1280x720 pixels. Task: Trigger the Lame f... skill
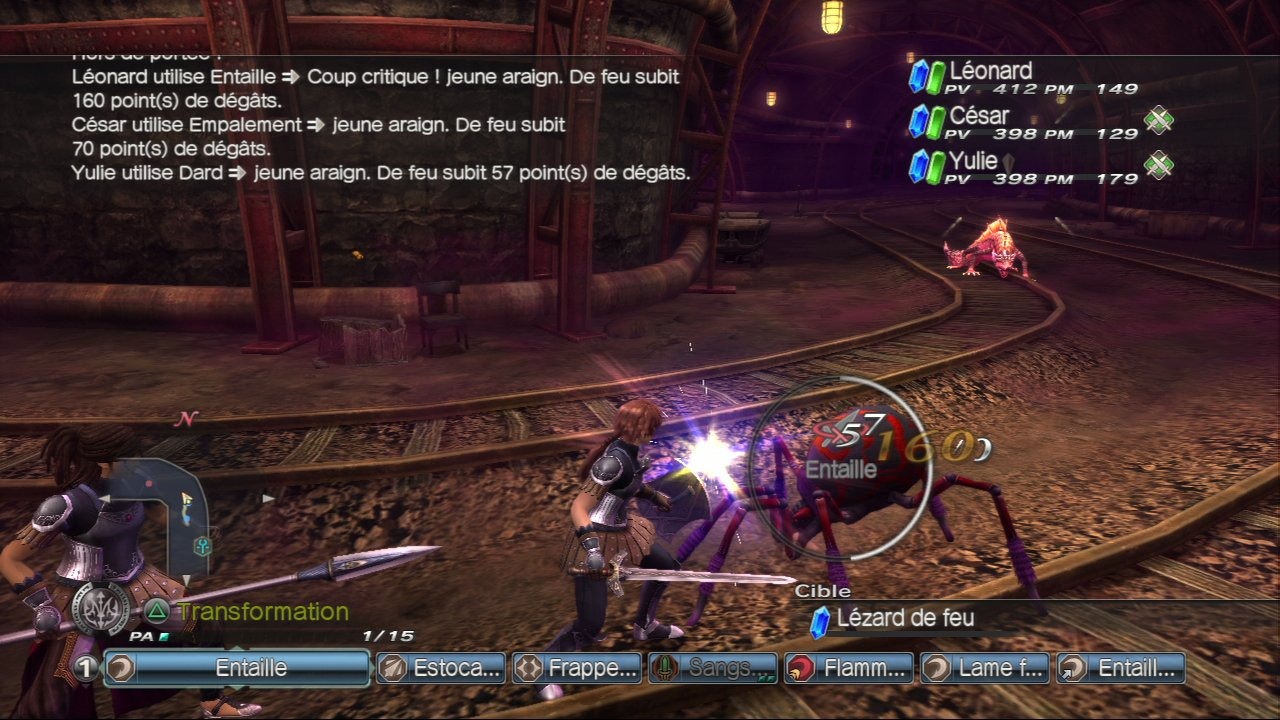985,668
